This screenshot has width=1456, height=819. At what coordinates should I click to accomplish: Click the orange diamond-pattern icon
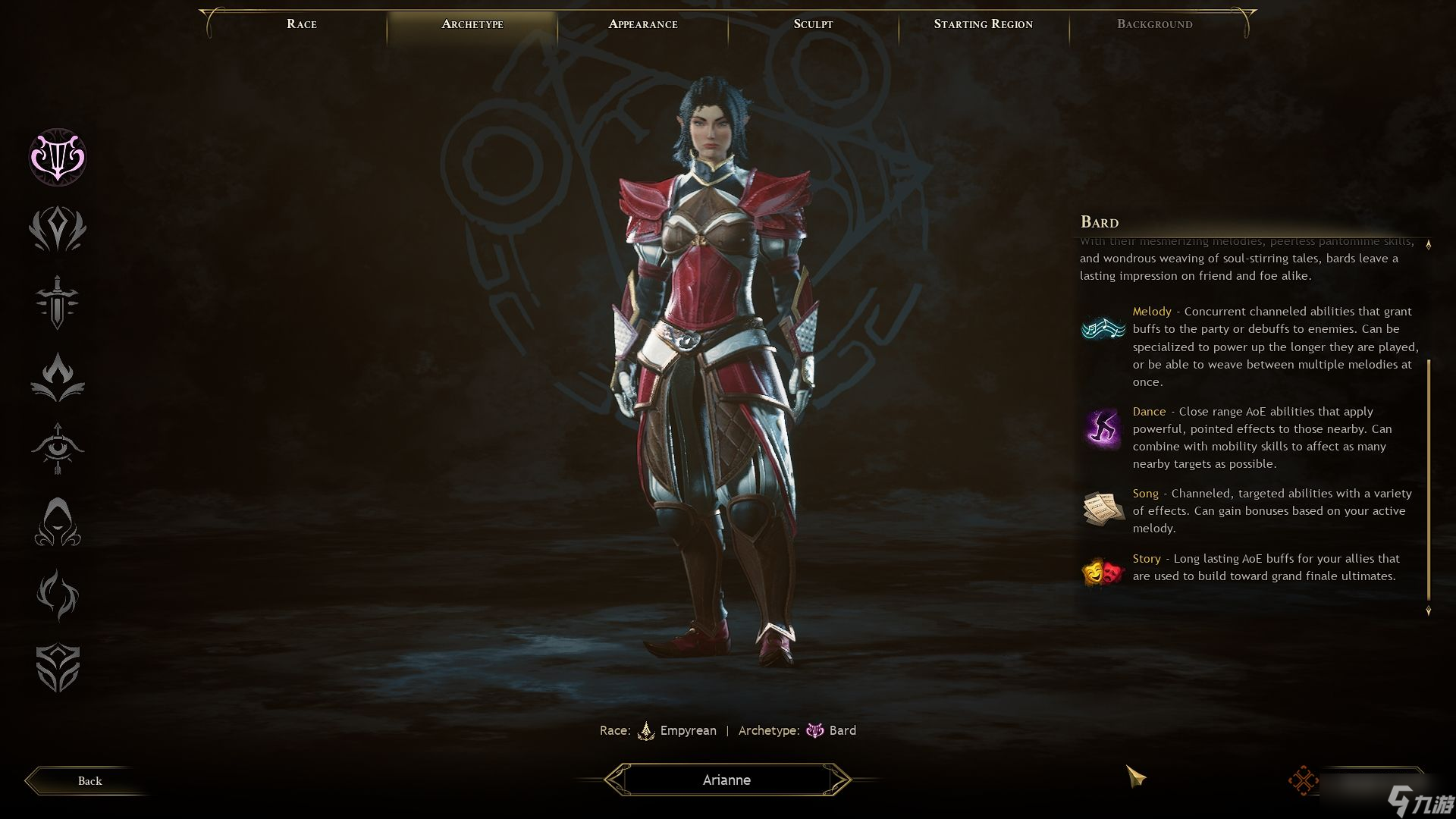tap(1303, 781)
